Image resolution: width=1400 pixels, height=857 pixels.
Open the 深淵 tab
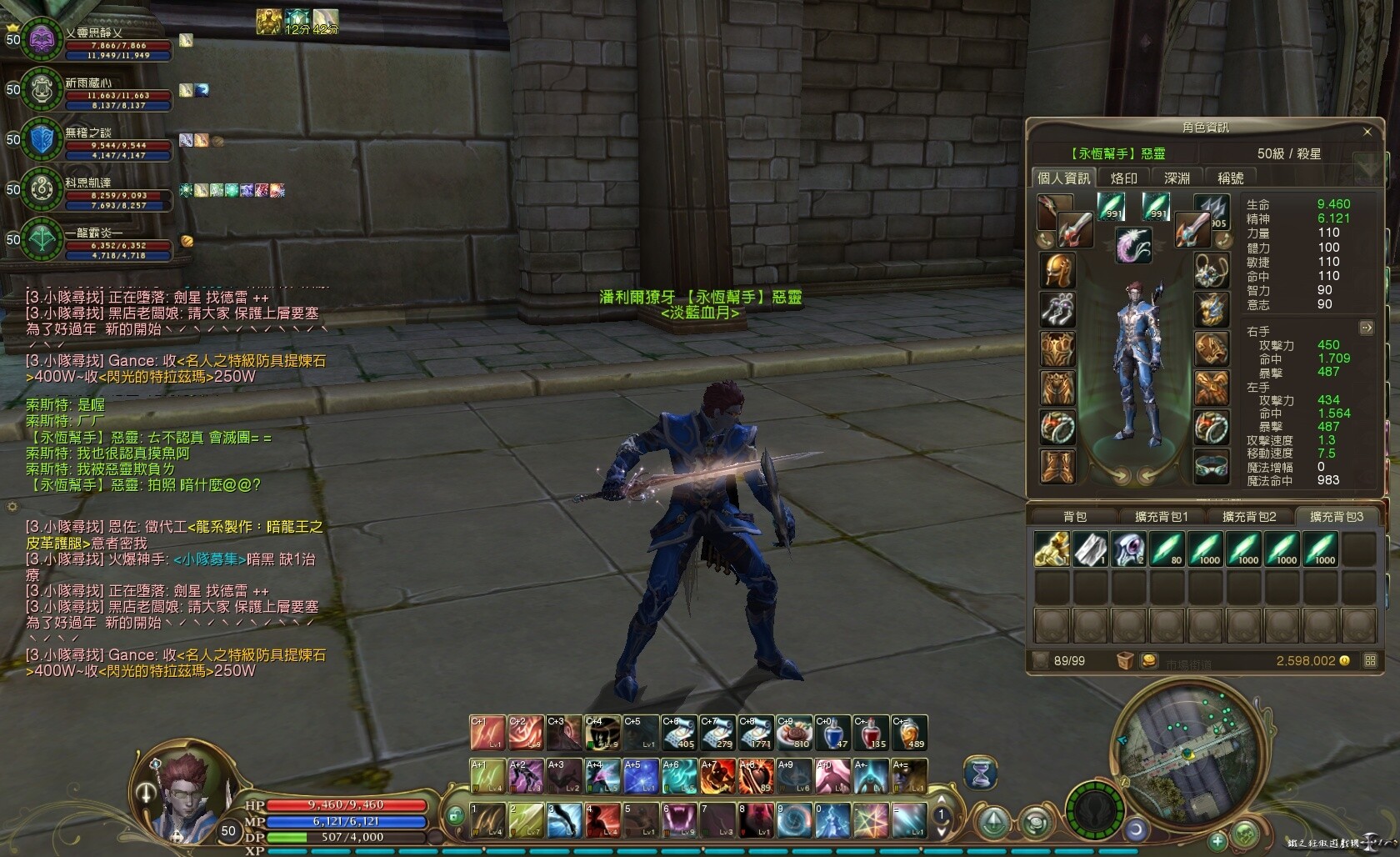[1177, 178]
